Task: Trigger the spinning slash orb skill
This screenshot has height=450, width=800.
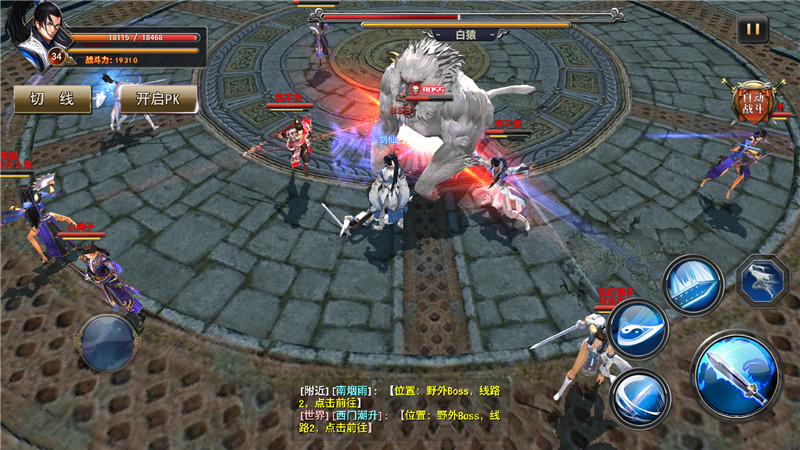Action: tap(639, 398)
